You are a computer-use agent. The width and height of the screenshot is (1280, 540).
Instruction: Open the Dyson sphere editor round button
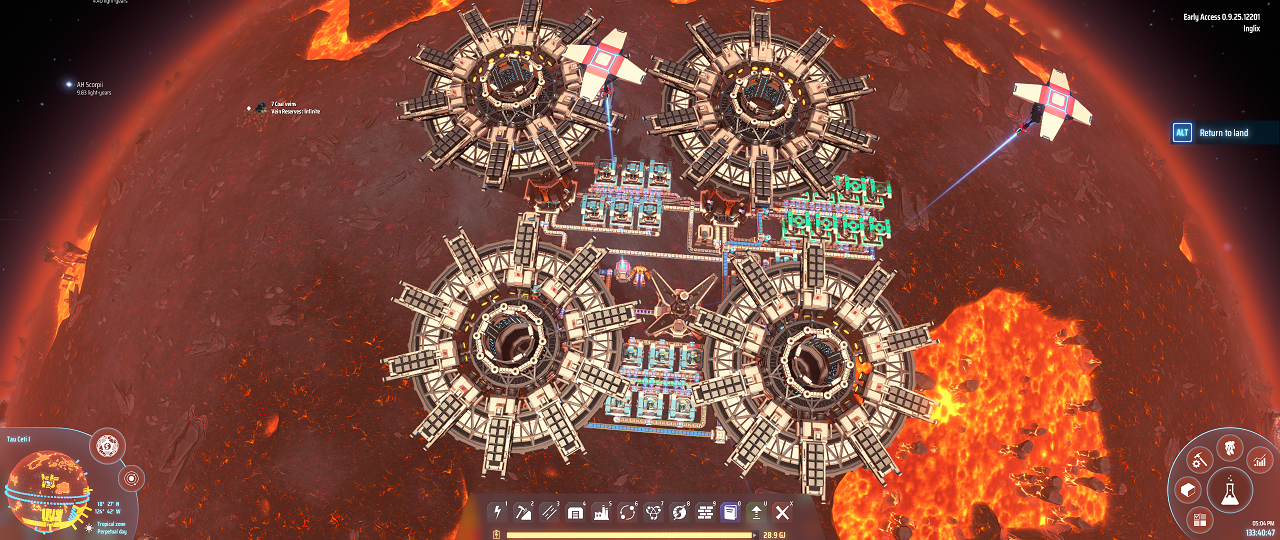tap(106, 446)
